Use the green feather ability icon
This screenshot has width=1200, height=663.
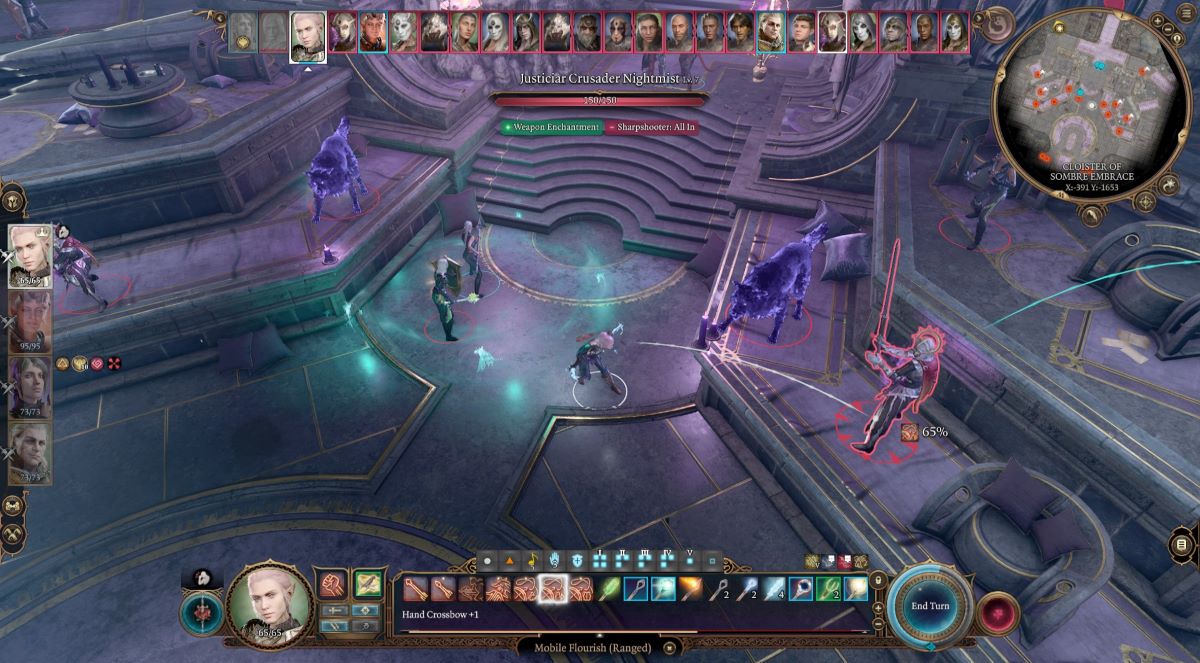(607, 589)
